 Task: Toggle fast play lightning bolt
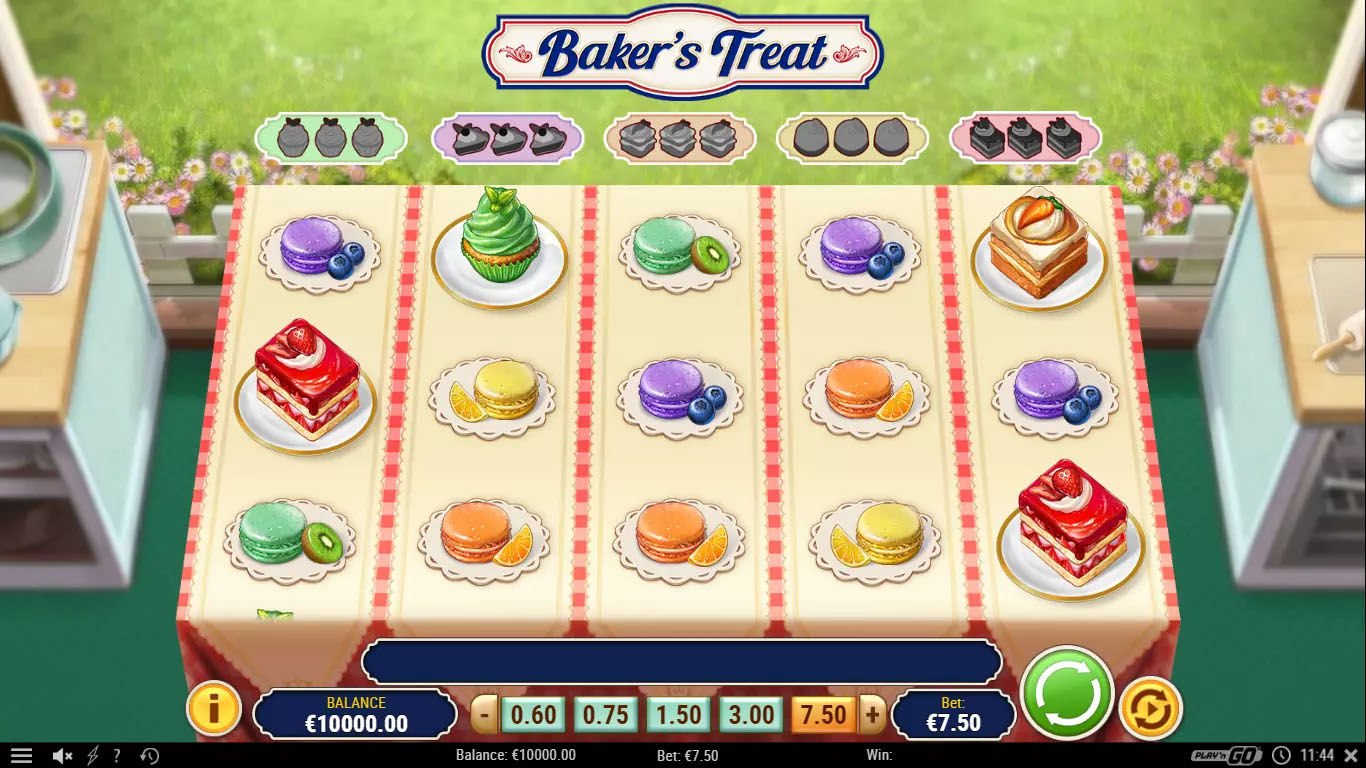click(93, 756)
